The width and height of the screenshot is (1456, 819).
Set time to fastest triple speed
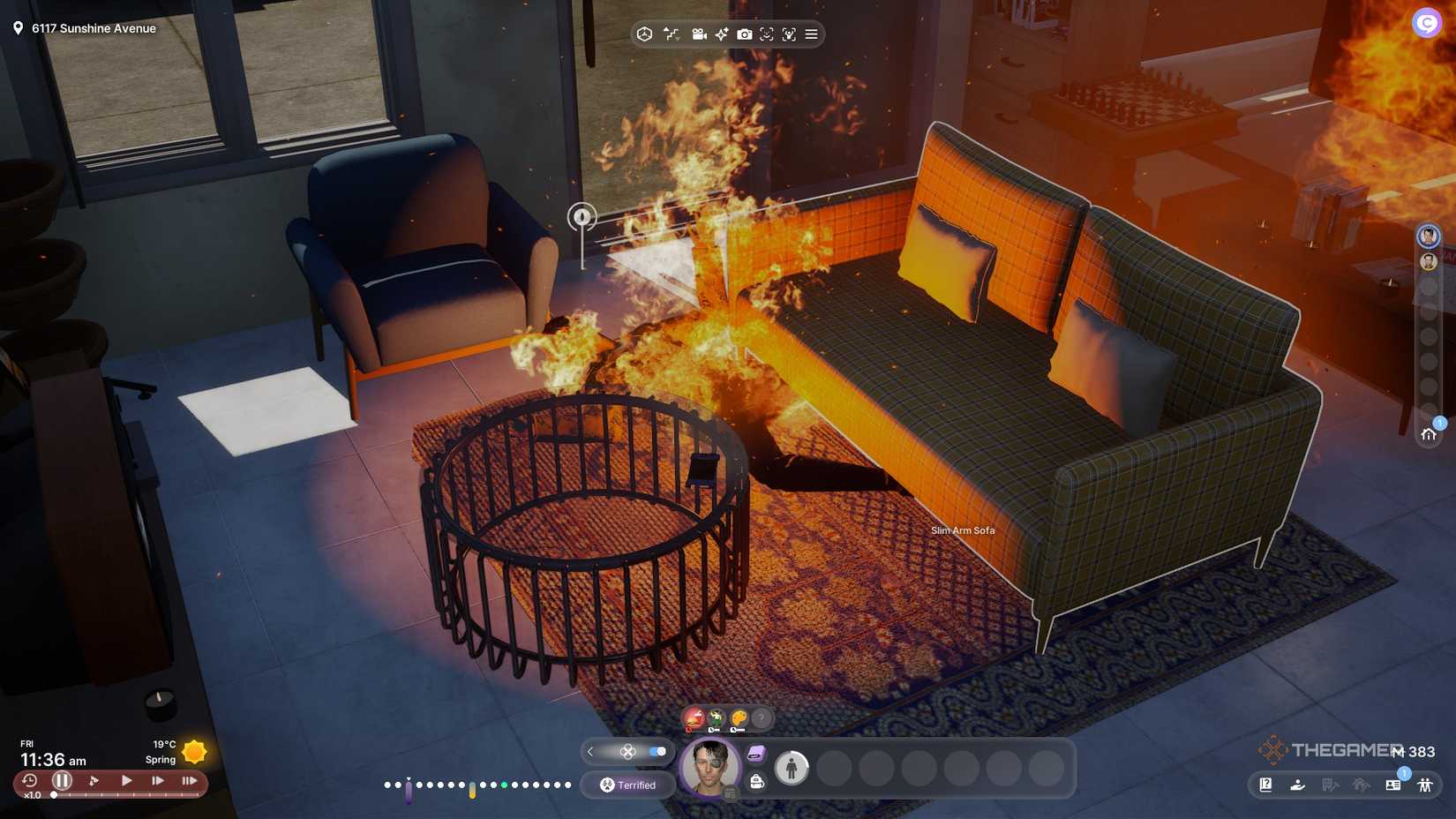click(x=189, y=780)
